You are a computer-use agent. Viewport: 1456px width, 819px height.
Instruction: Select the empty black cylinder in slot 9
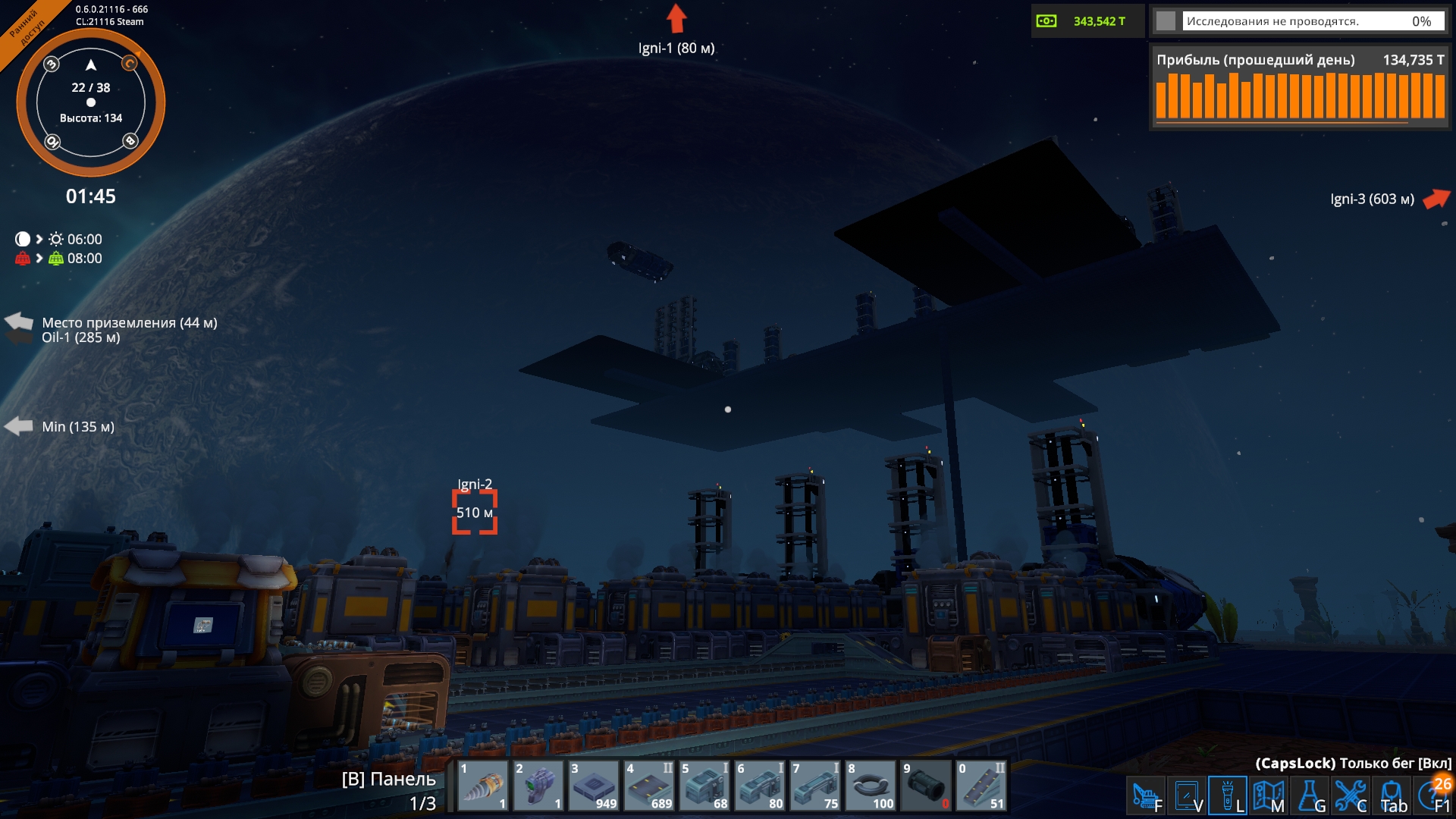coord(926,786)
